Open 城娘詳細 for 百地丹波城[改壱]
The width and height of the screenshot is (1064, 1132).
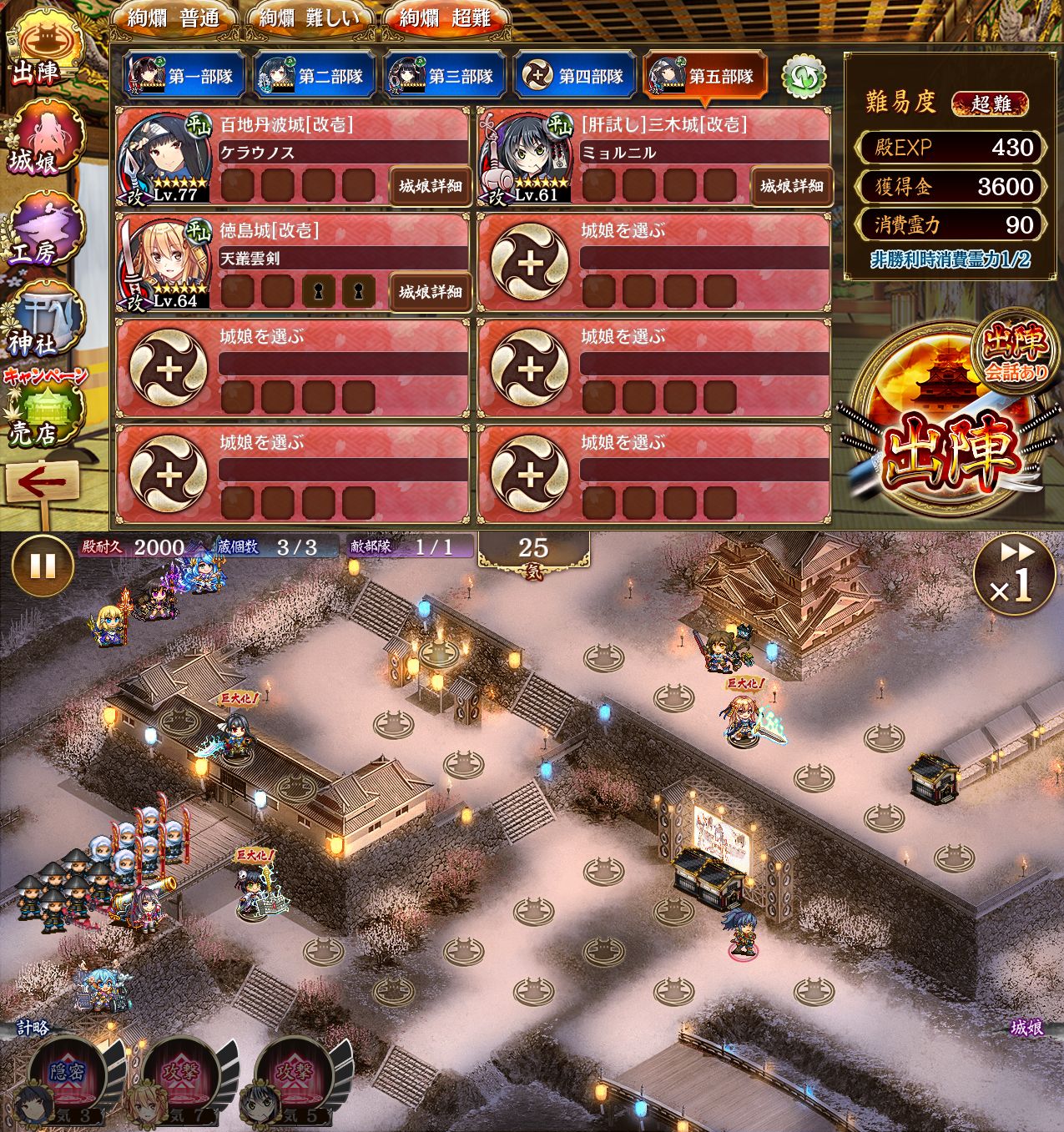click(430, 186)
